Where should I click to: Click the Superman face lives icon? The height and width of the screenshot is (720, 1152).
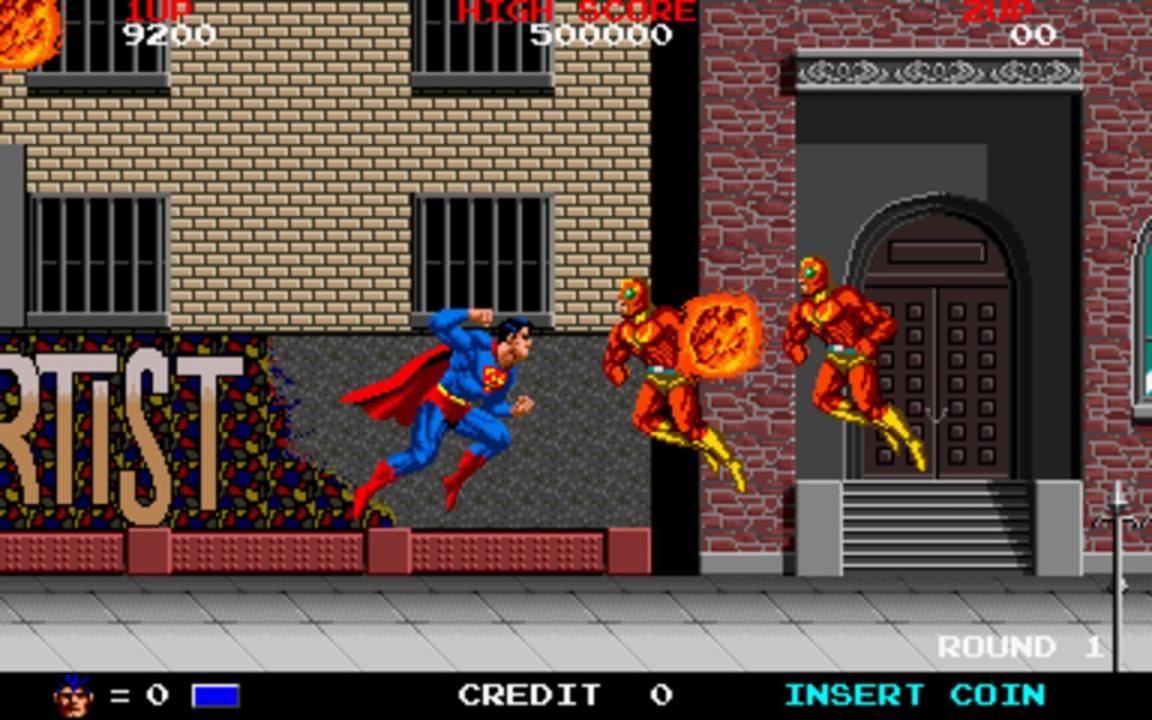click(x=75, y=695)
